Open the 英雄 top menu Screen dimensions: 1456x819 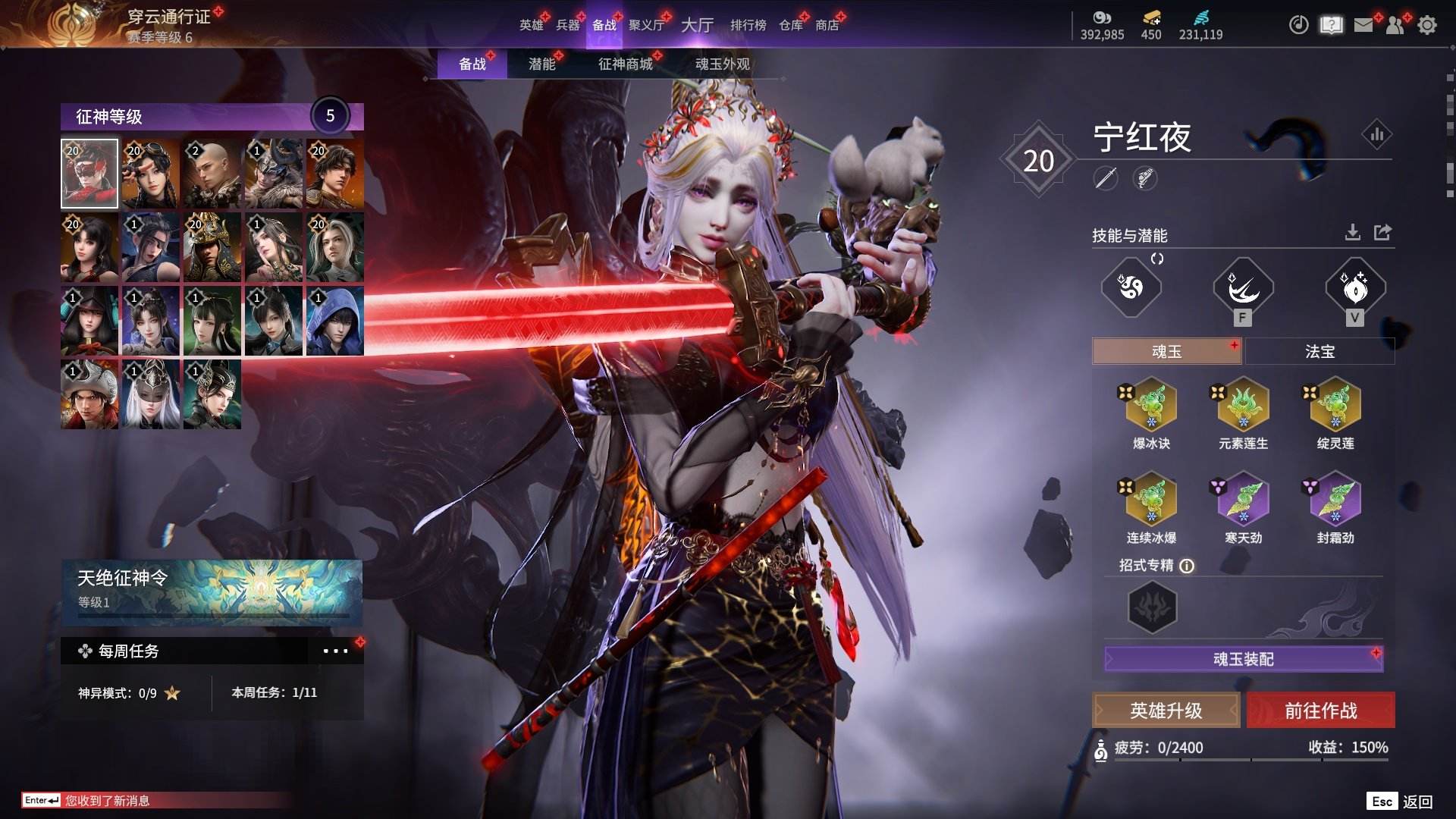click(x=531, y=25)
